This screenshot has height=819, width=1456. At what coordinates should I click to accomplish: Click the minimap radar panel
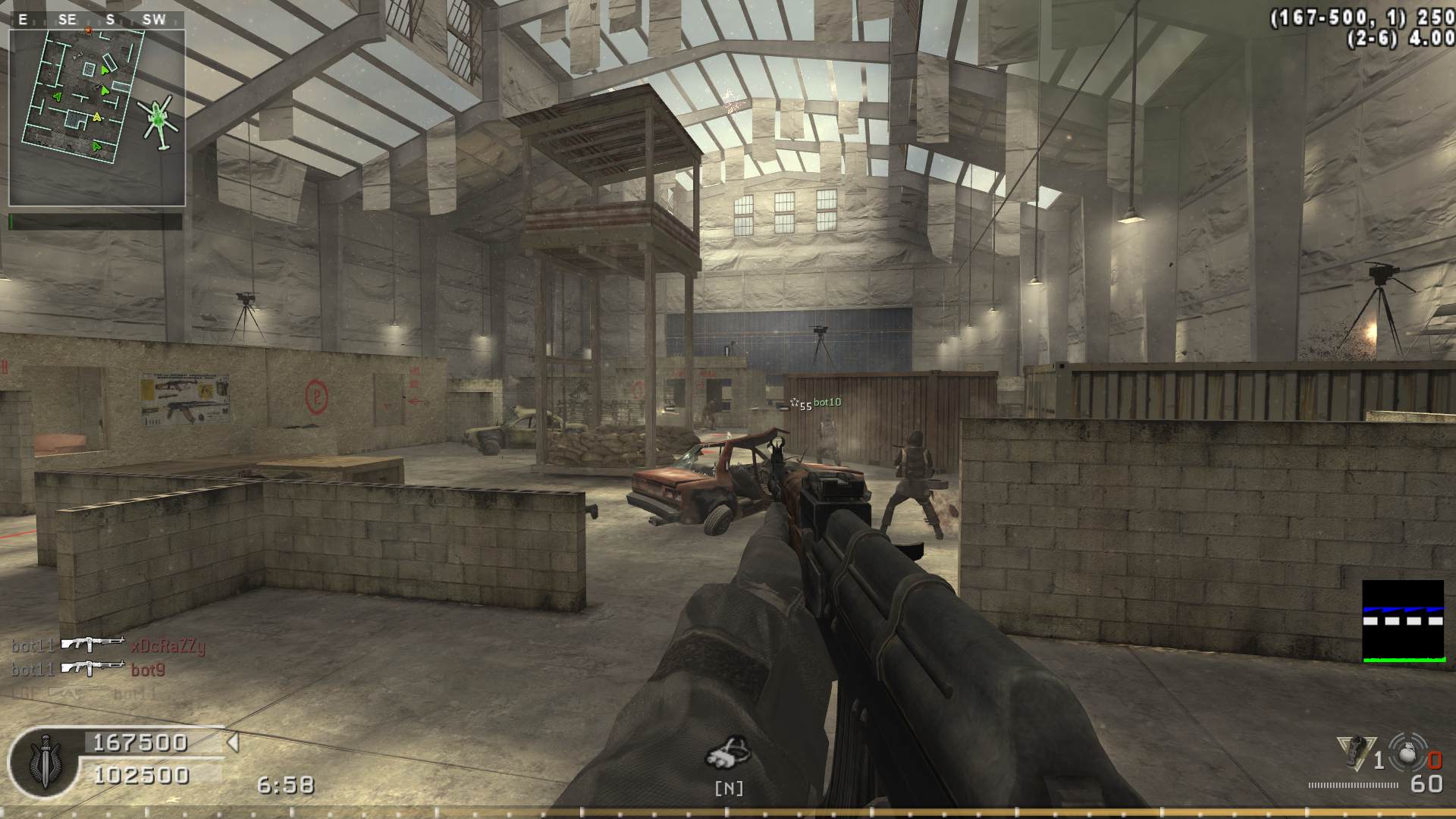(97, 118)
